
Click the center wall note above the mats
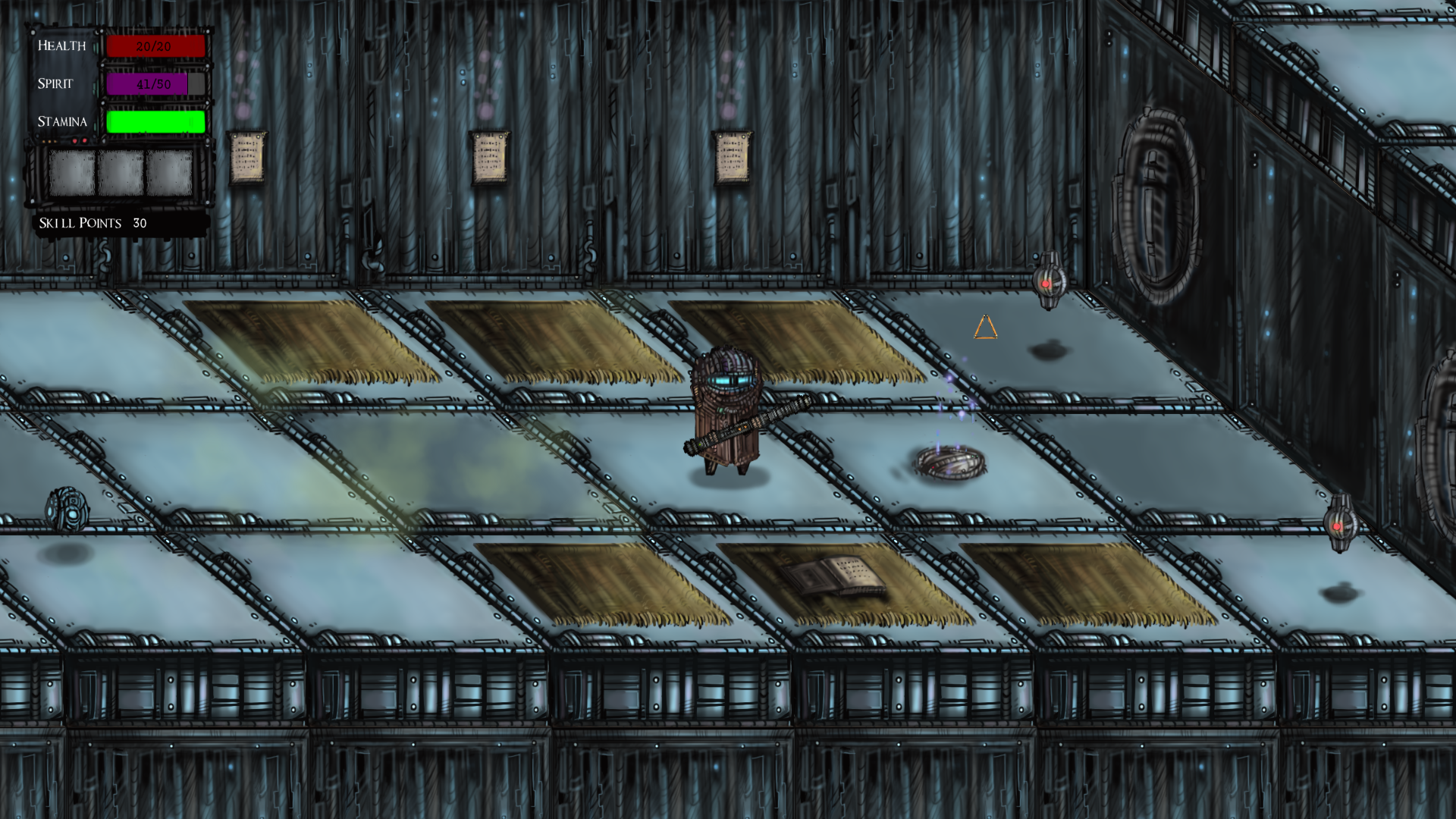tap(488, 157)
